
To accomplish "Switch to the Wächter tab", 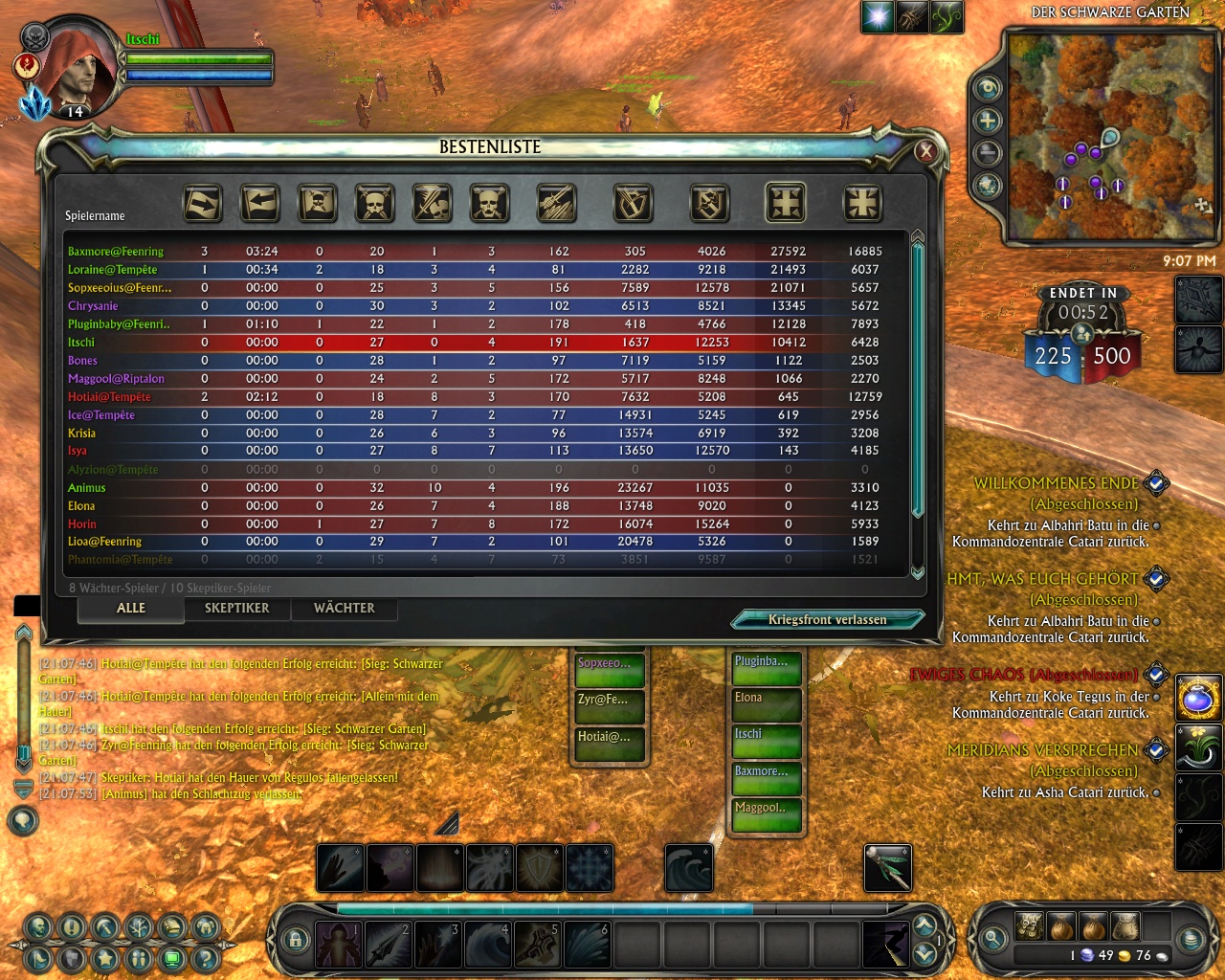I will pyautogui.click(x=345, y=609).
